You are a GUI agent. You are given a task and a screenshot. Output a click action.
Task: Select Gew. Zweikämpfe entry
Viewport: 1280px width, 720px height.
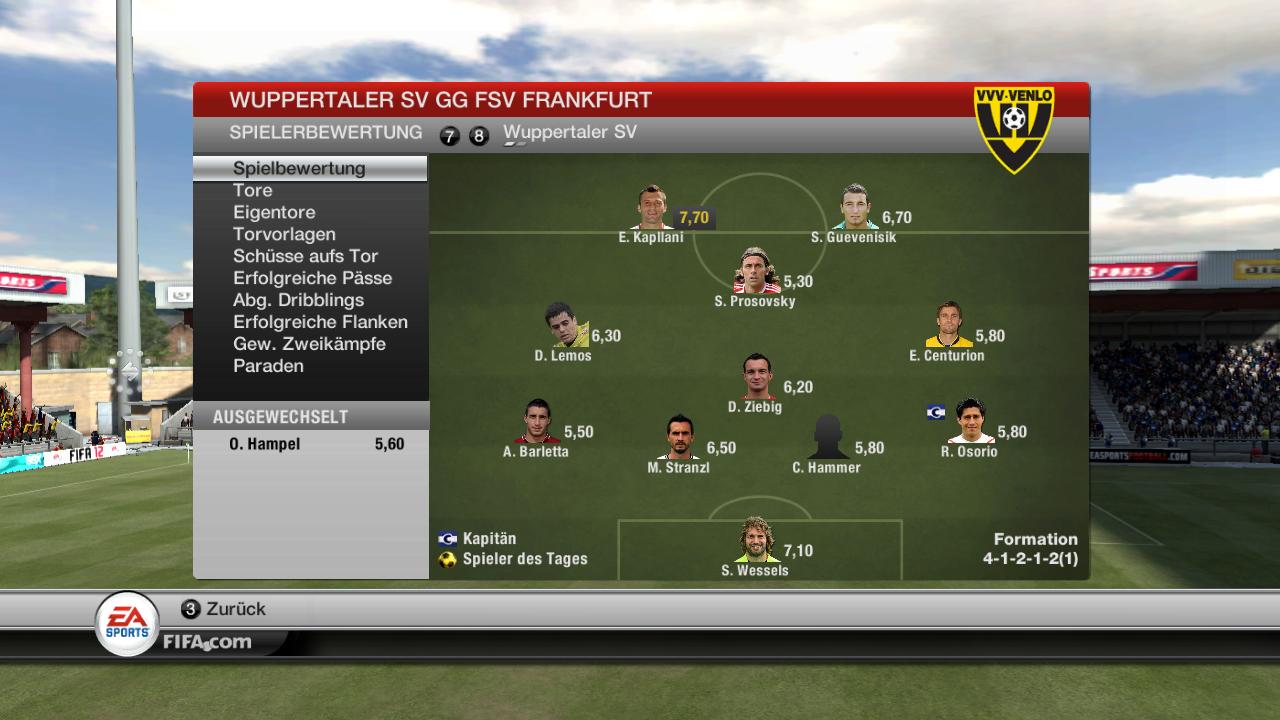tap(309, 344)
